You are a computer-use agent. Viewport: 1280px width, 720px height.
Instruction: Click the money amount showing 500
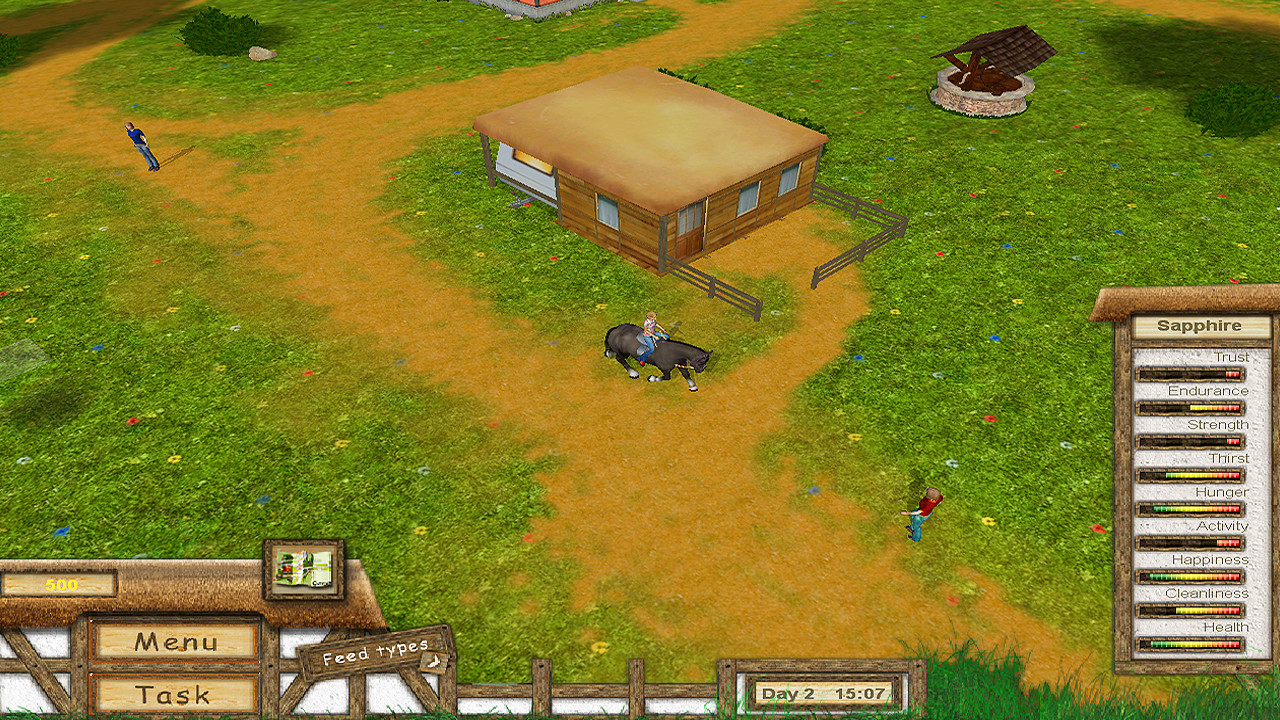coord(62,583)
